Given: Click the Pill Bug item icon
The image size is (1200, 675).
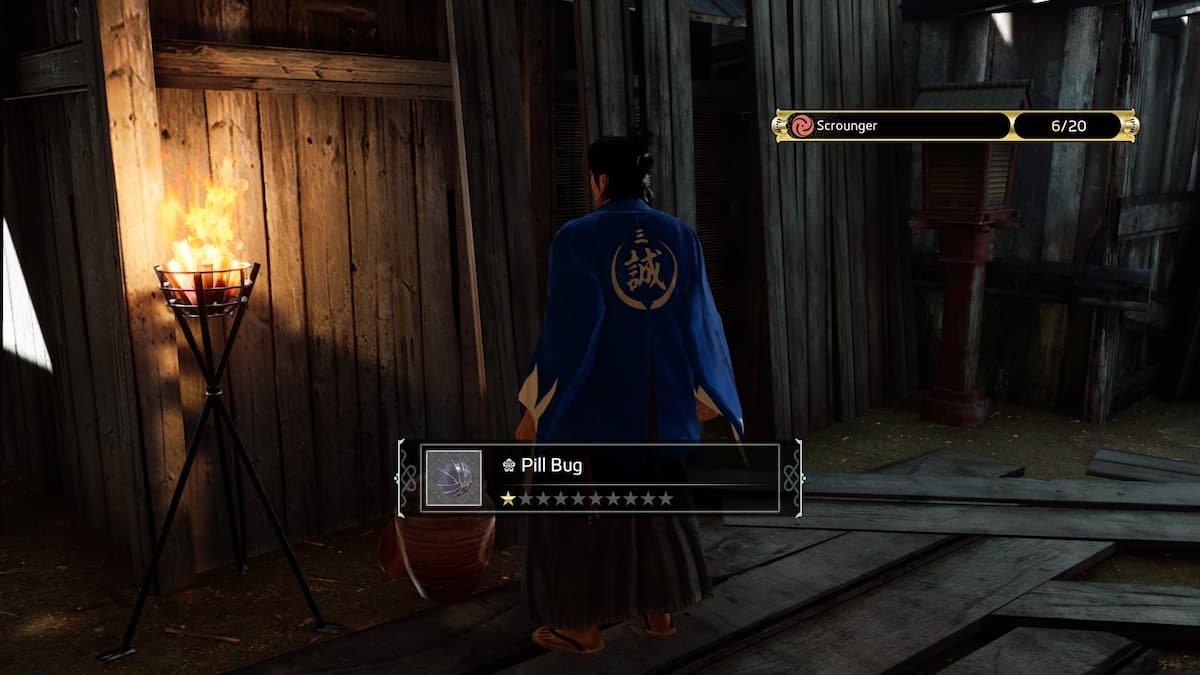Looking at the screenshot, I should 454,478.
